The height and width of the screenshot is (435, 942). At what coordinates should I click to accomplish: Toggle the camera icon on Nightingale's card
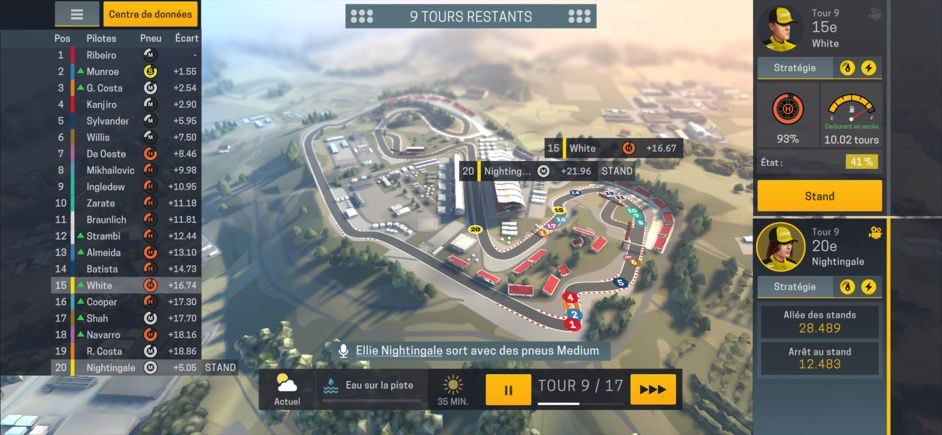[x=876, y=232]
